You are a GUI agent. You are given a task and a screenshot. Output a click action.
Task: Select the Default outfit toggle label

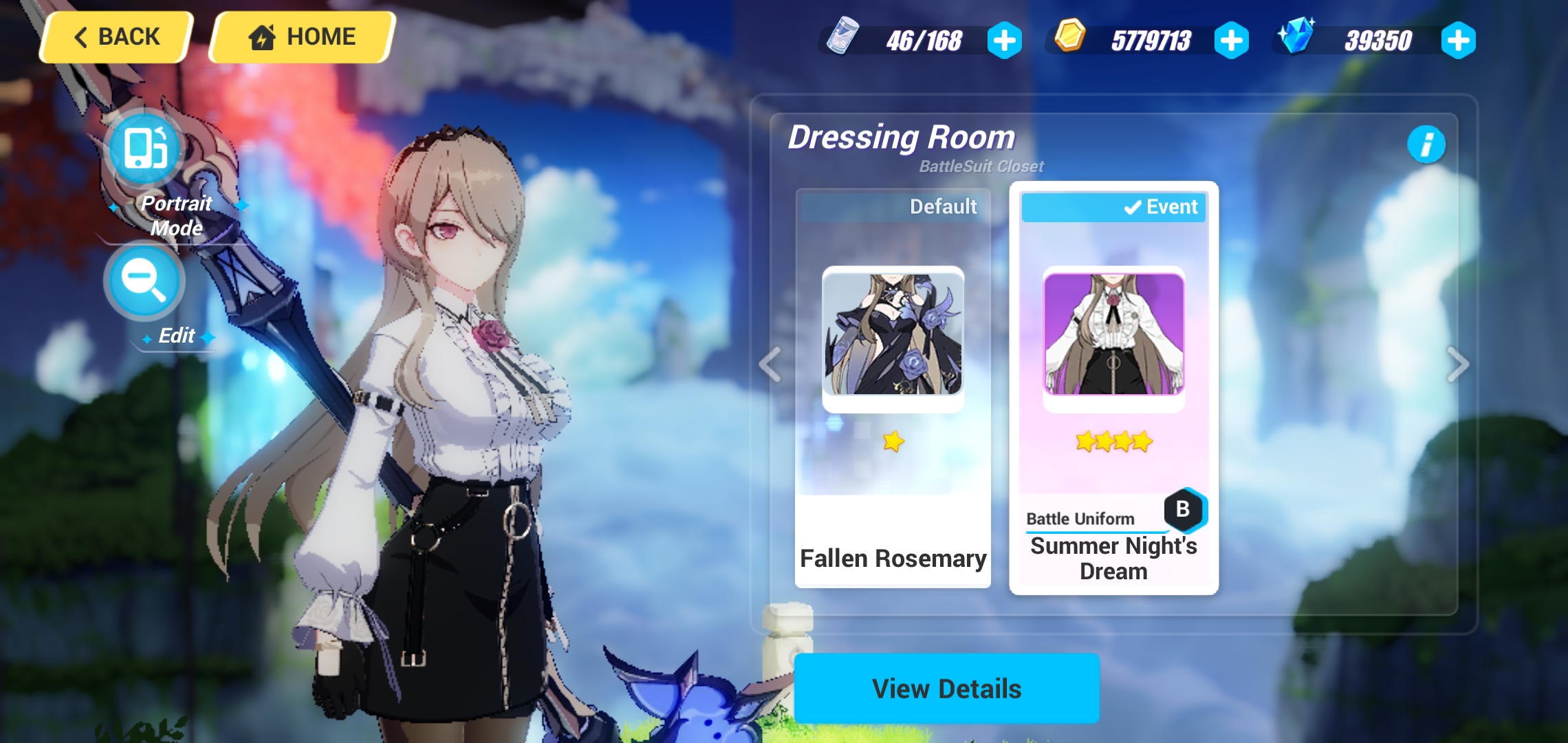pyautogui.click(x=943, y=206)
